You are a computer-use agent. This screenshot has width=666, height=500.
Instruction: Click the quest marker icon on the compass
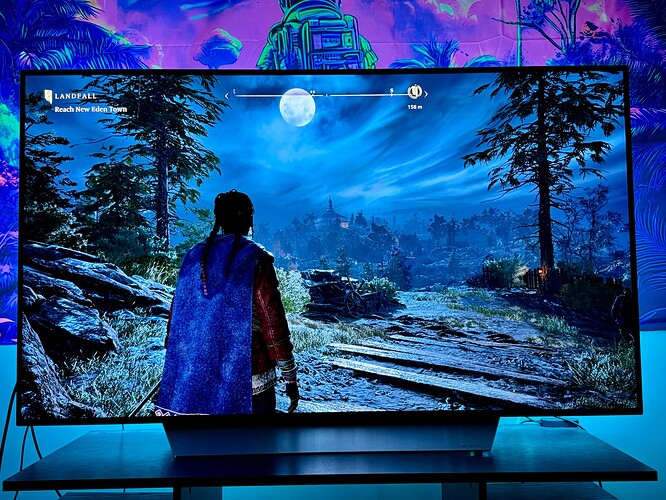(x=414, y=92)
